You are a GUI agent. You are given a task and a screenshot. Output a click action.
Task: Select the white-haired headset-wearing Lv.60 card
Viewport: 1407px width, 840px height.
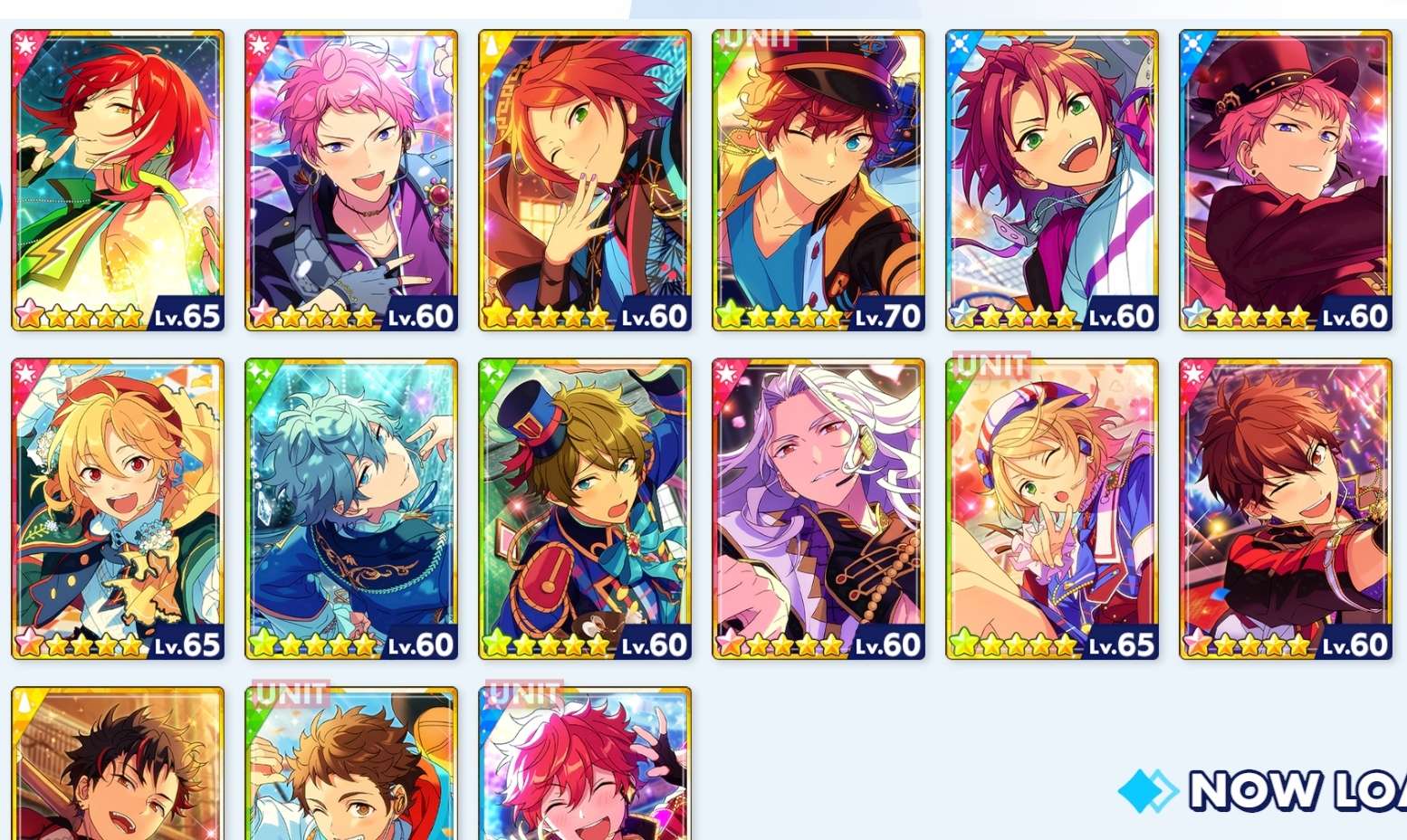click(817, 507)
